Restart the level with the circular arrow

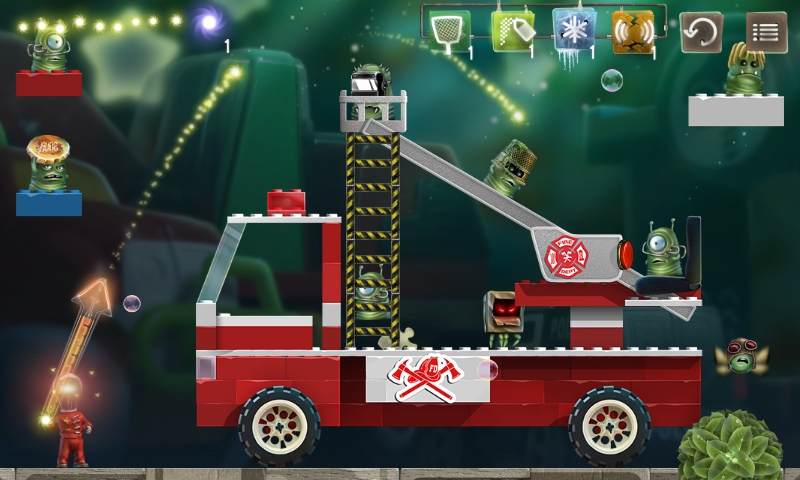pos(701,32)
